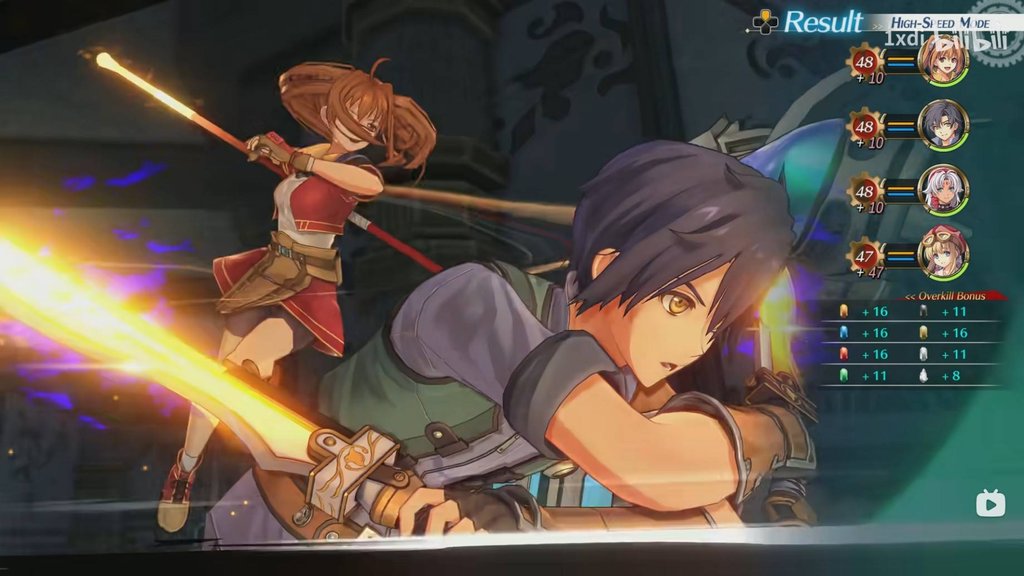Select the white-haired character's party portrait
The image size is (1024, 576).
943,190
